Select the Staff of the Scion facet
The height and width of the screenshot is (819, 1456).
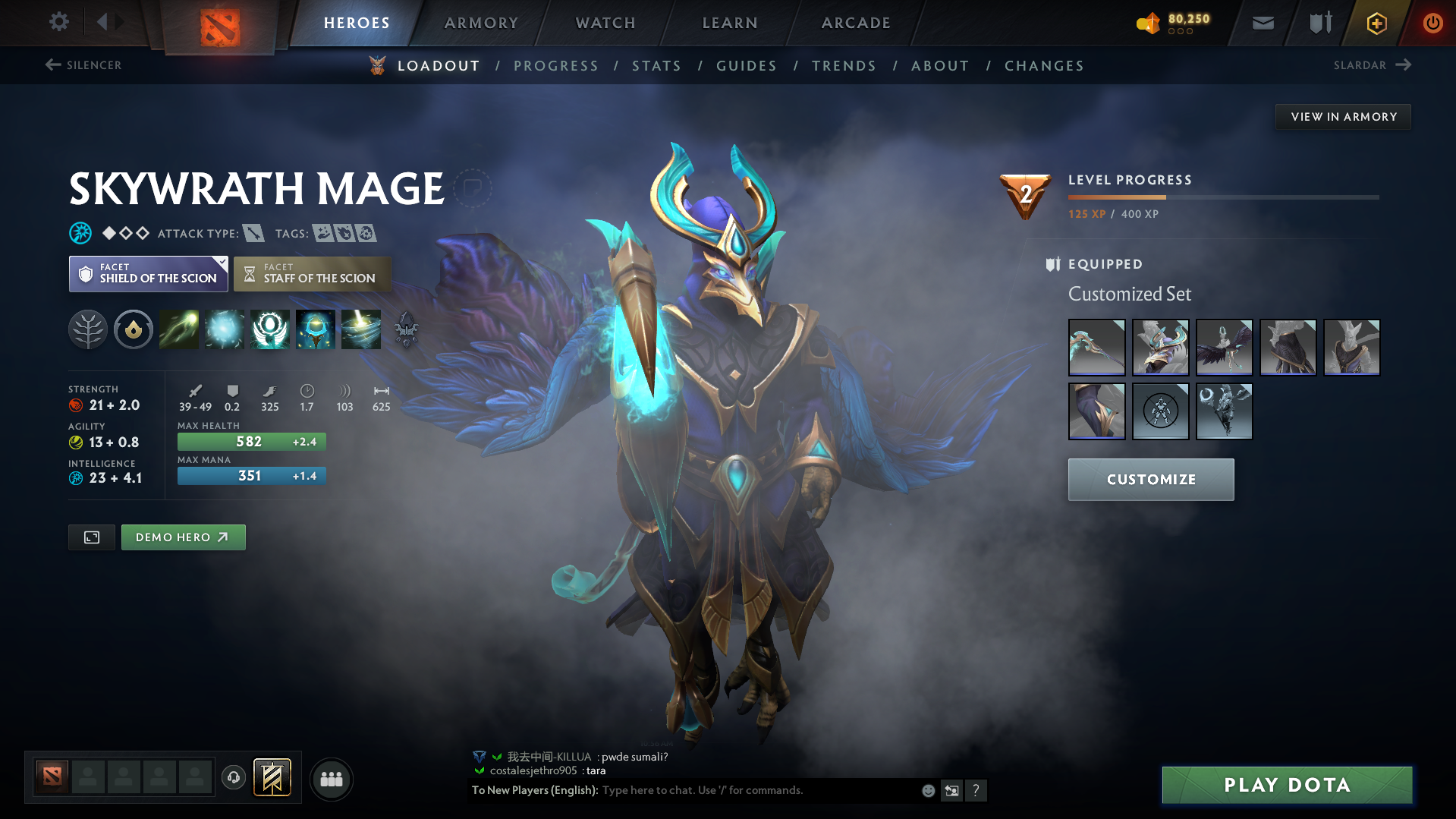(x=312, y=274)
